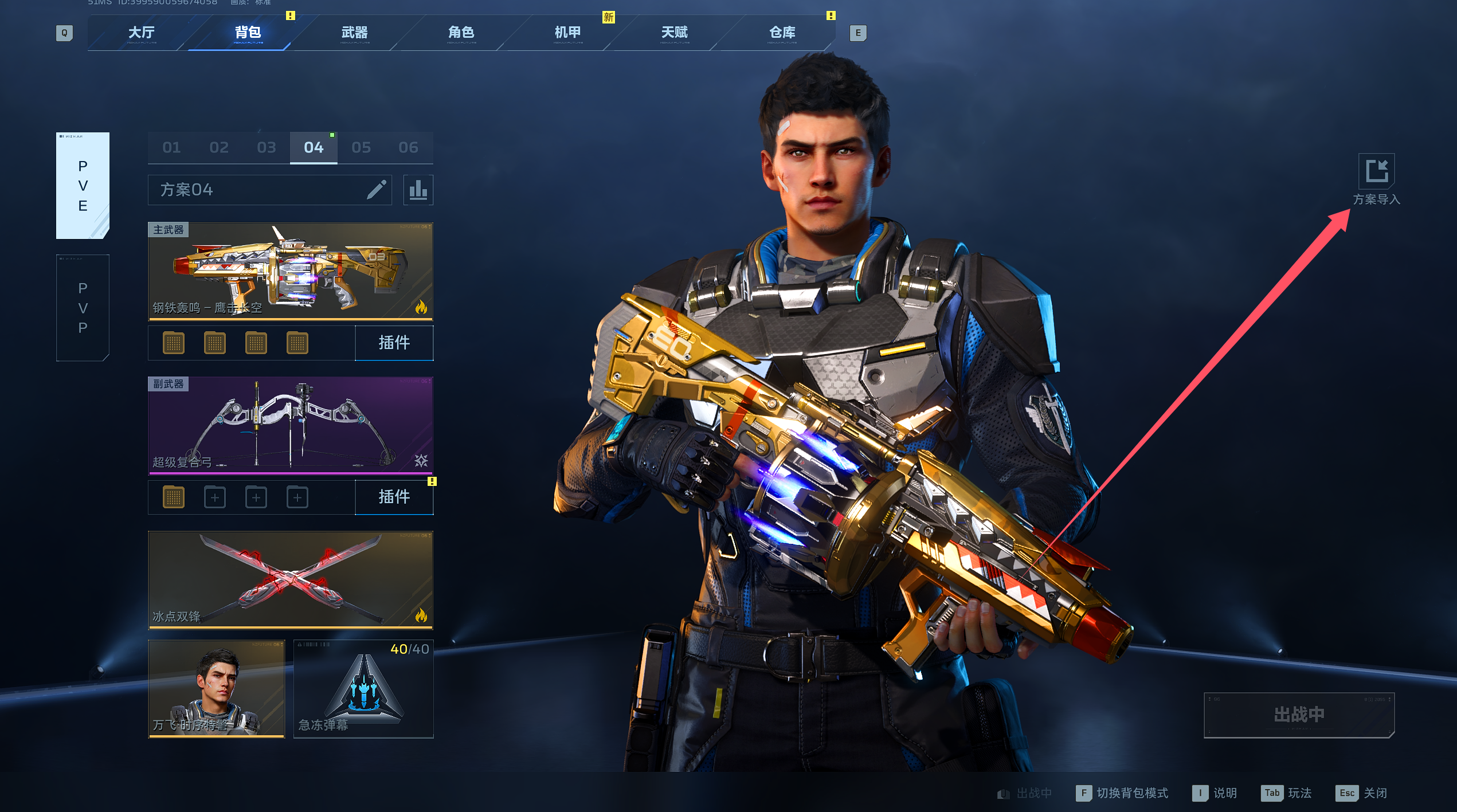Open 插件 plugins for the primary weapon
Screen dimensions: 1457x812
click(394, 343)
